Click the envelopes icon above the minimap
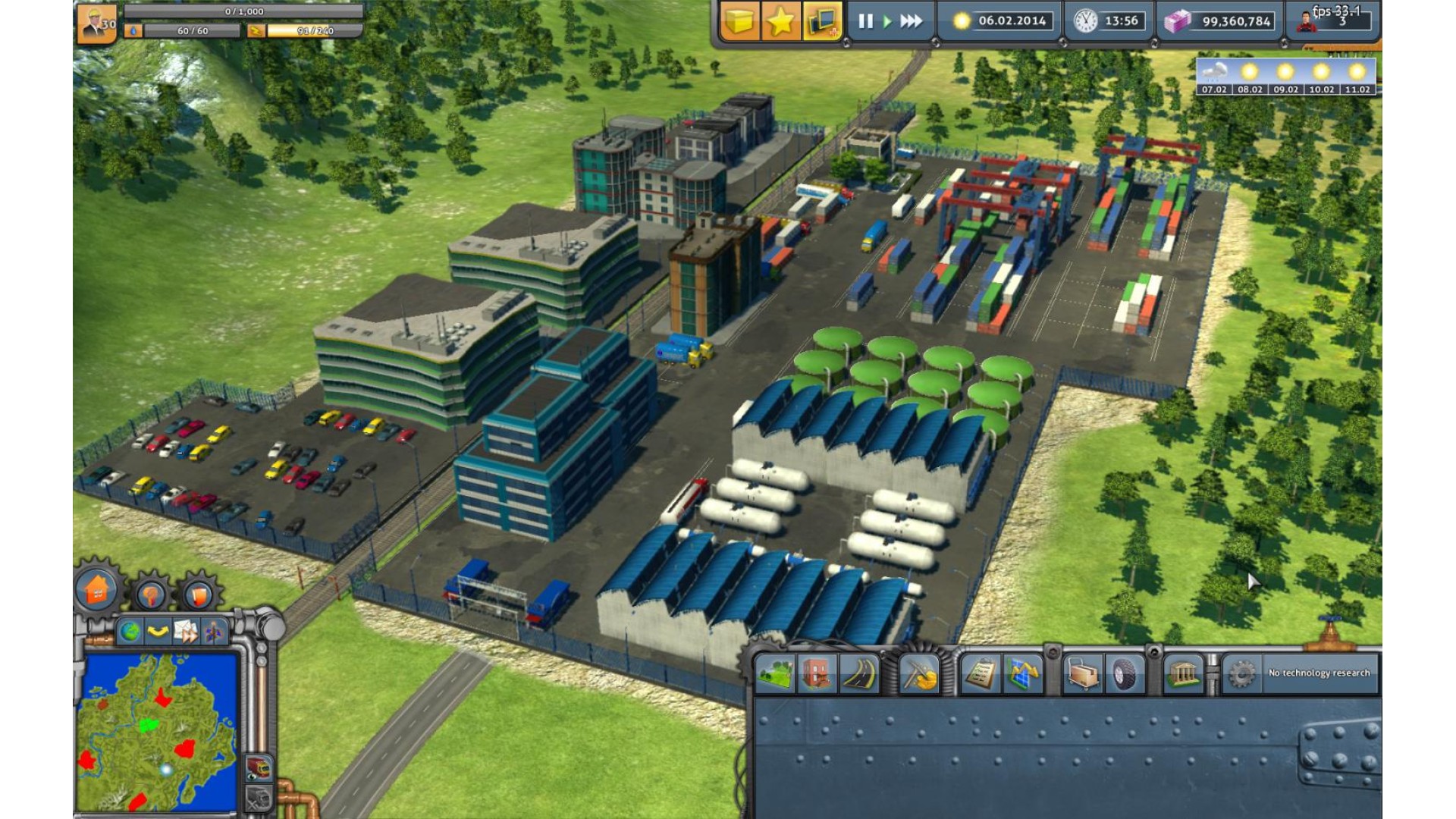1456x819 pixels. click(185, 631)
